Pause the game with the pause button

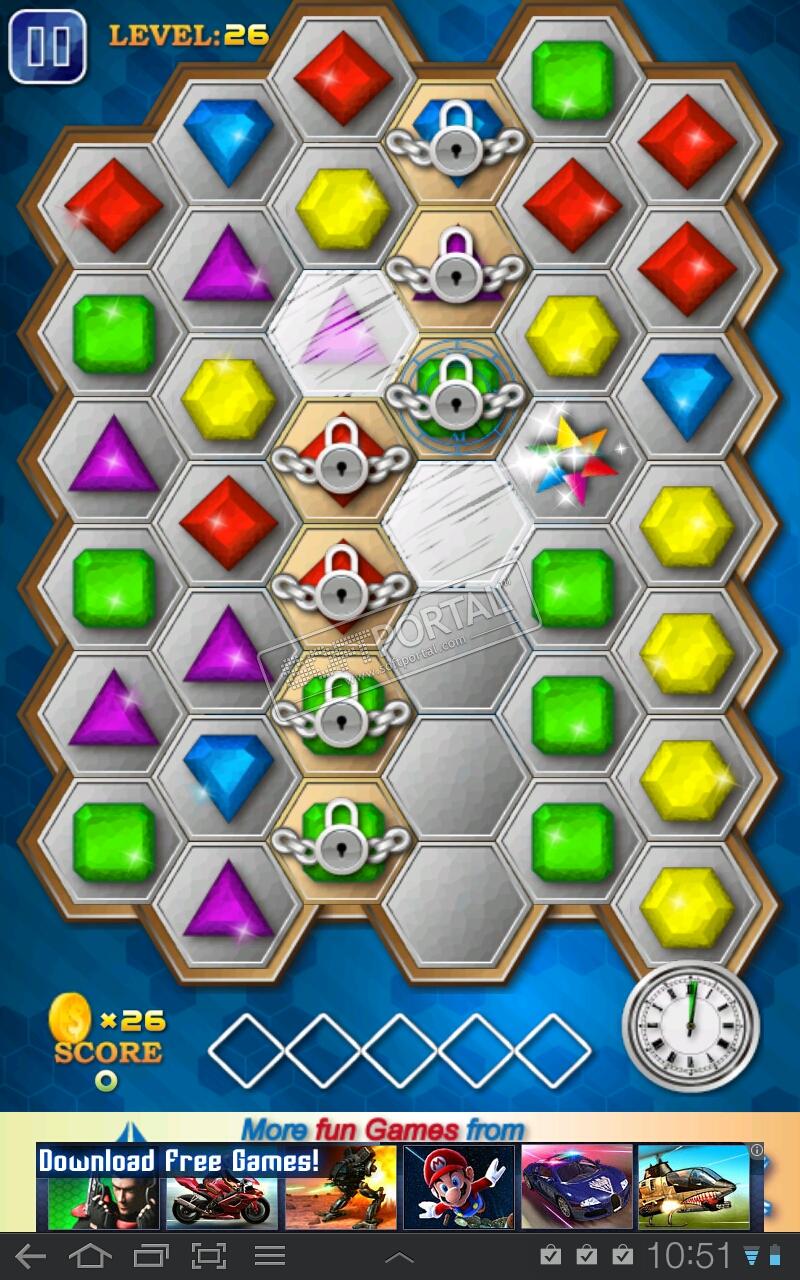click(46, 46)
